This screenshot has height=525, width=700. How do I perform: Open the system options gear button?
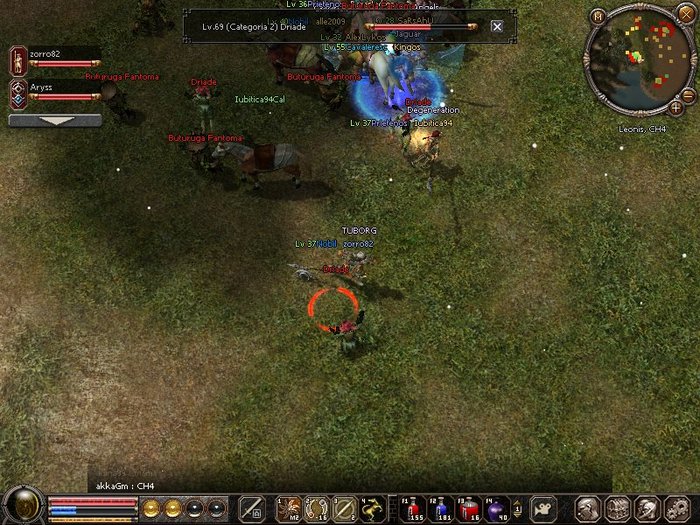[x=676, y=507]
